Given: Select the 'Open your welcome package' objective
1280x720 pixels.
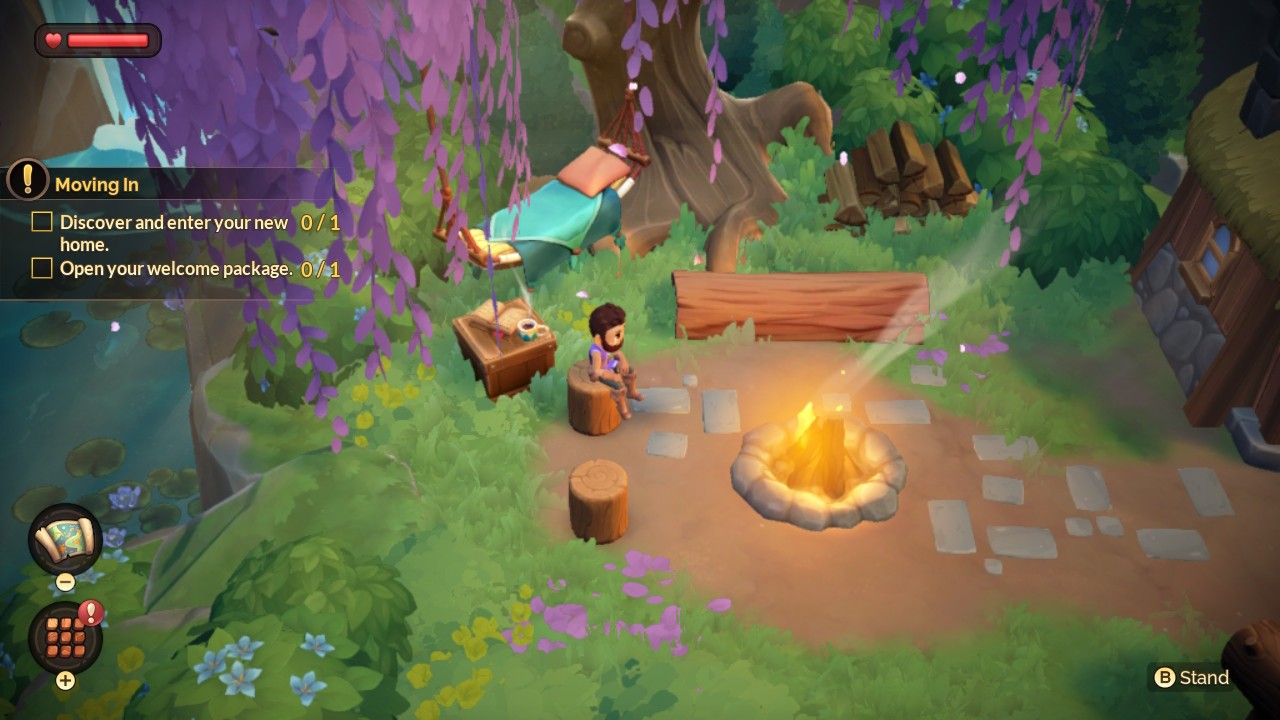Looking at the screenshot, I should pyautogui.click(x=175, y=269).
